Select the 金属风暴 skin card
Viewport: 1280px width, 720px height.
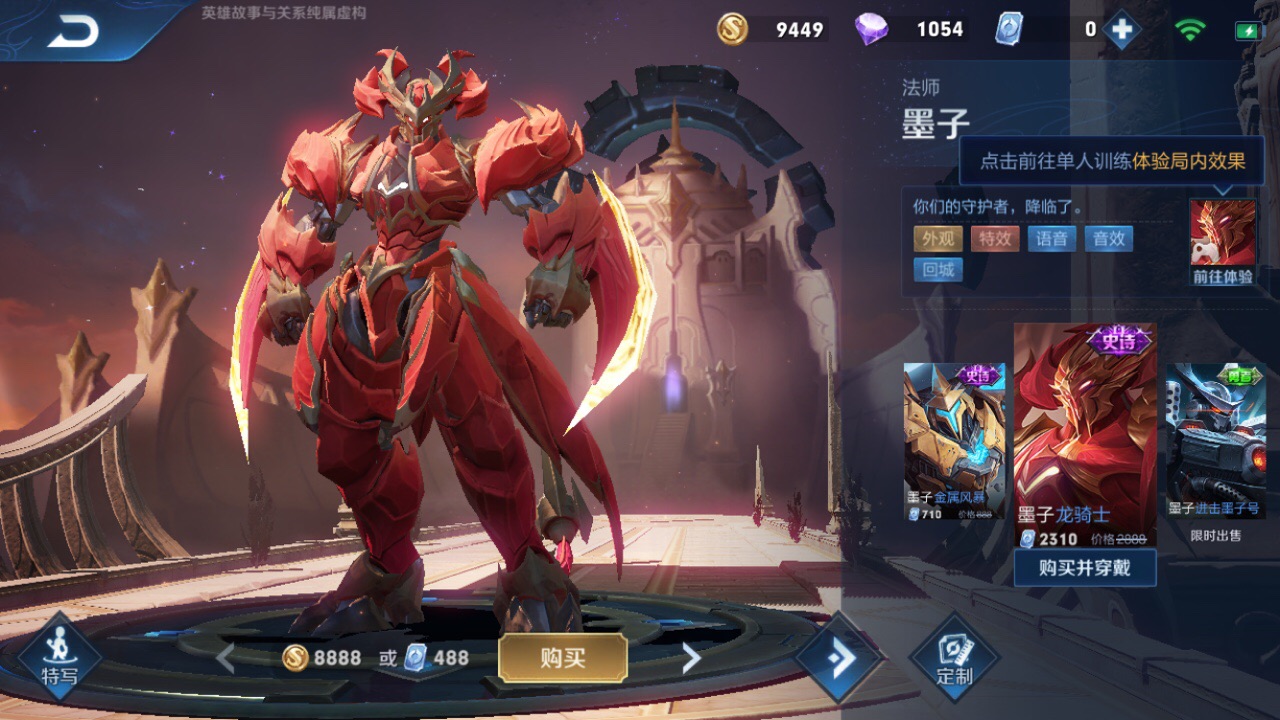(x=954, y=442)
